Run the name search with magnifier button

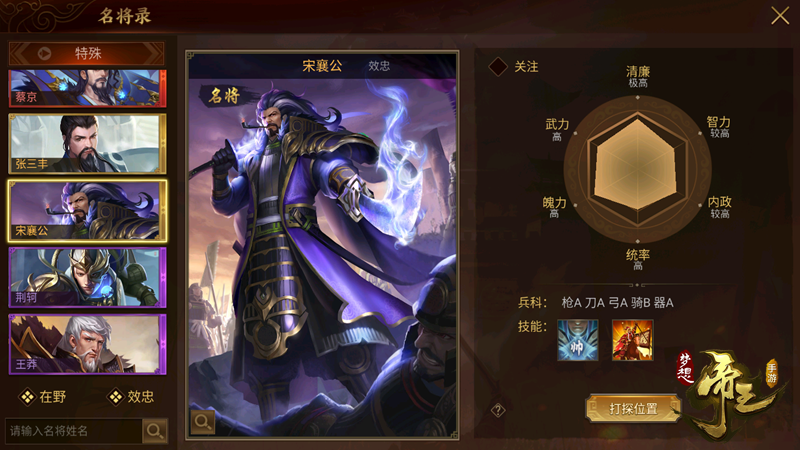(x=155, y=431)
